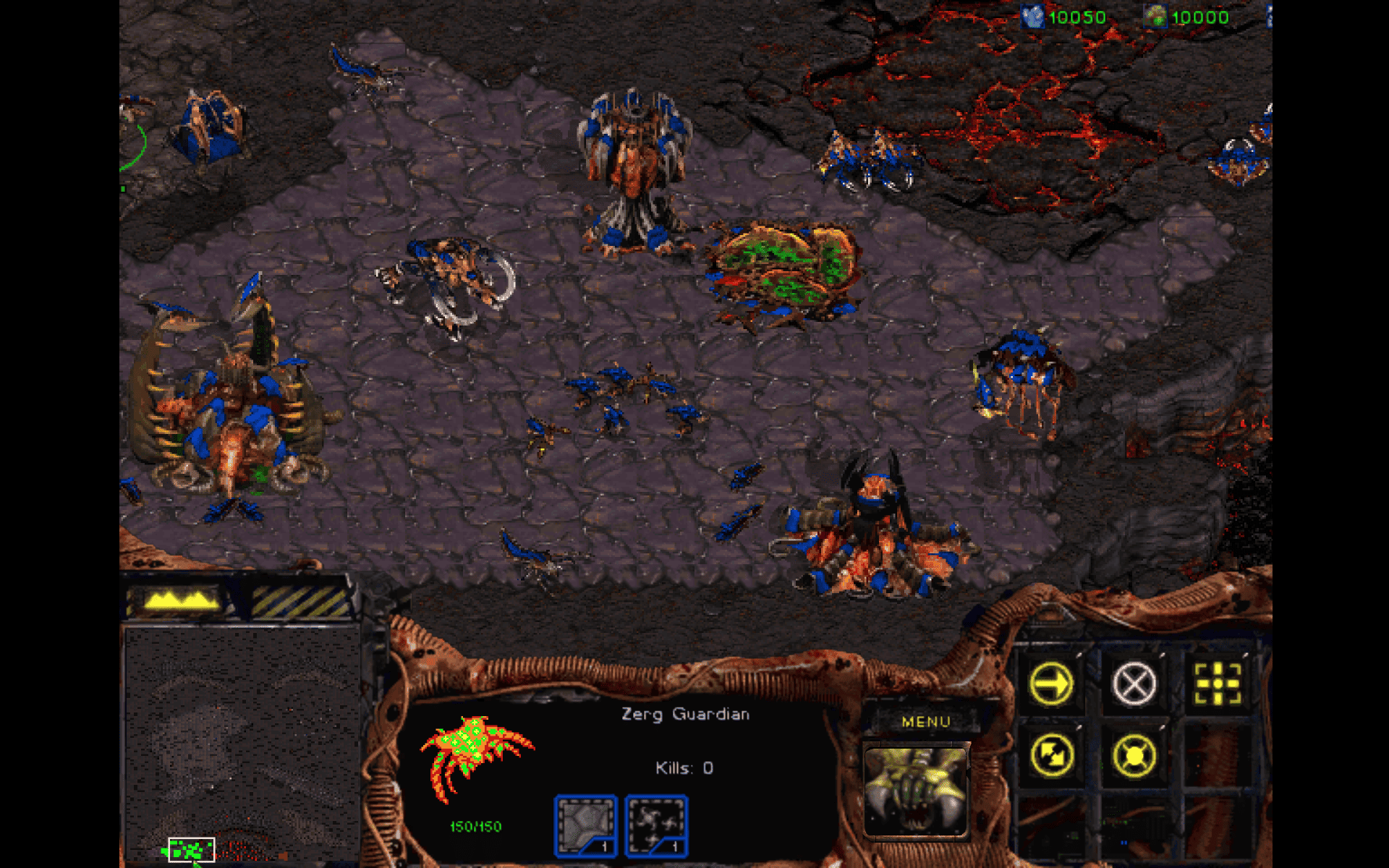Order Hold Position via its command icon

[1134, 754]
